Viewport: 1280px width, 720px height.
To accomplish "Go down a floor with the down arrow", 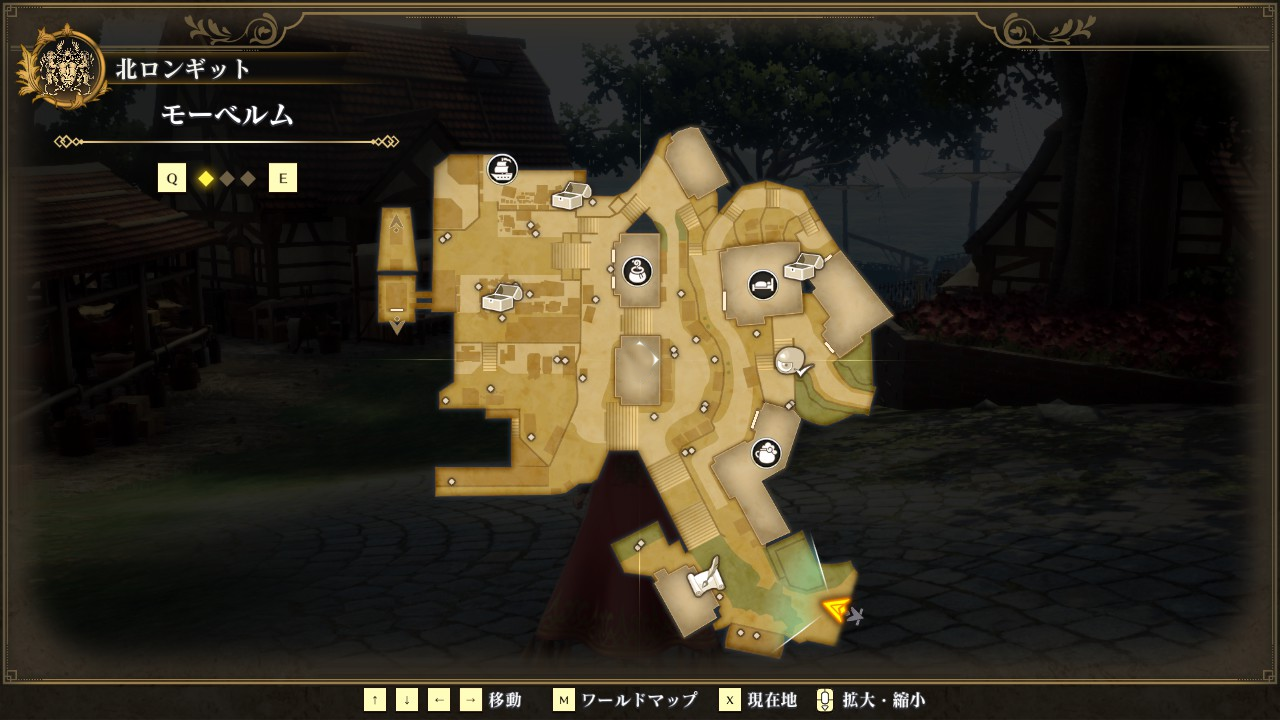I will click(397, 325).
